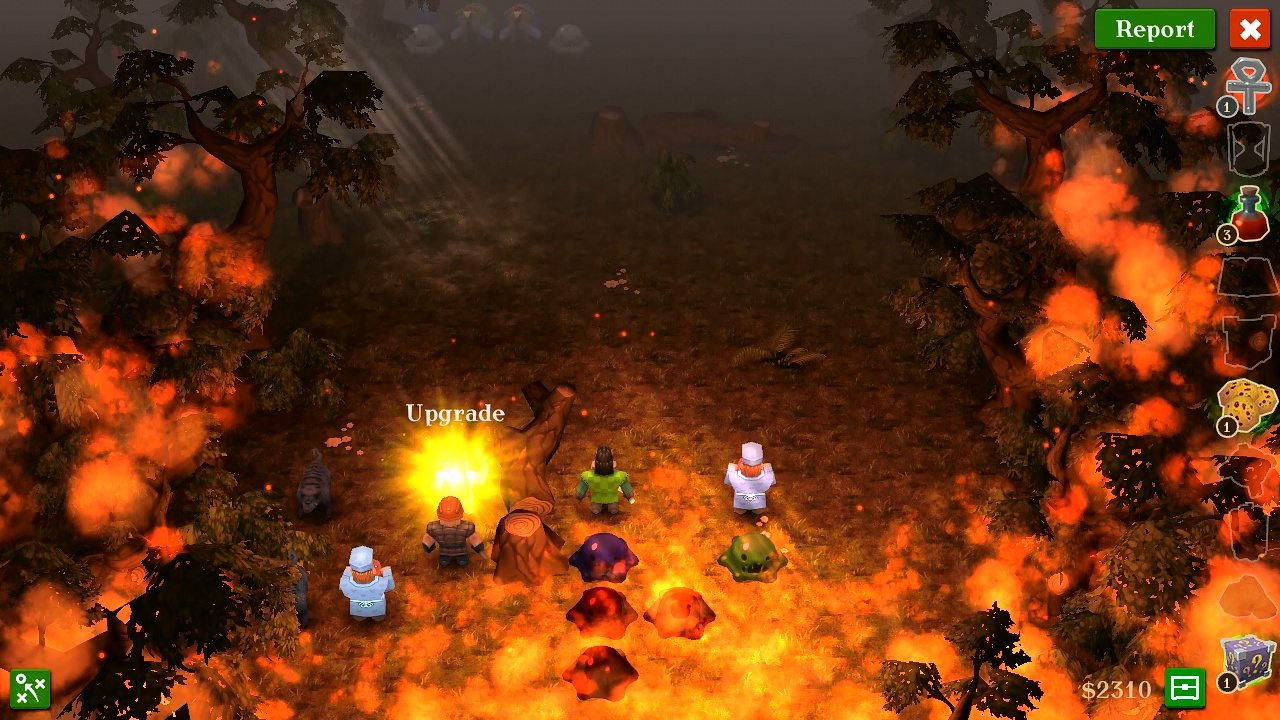Image resolution: width=1280 pixels, height=720 pixels.
Task: Open the Report screen
Action: pos(1154,29)
